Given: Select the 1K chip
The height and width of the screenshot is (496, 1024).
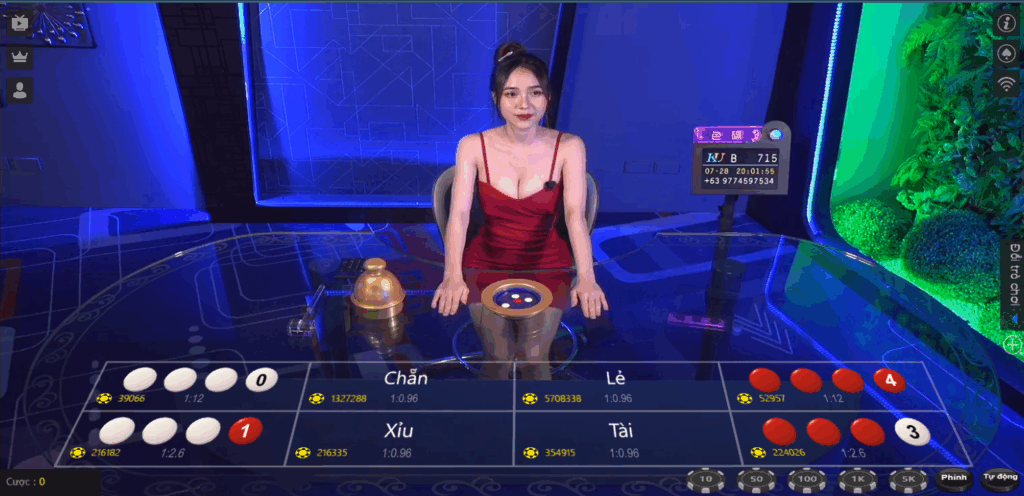Looking at the screenshot, I should pos(856,480).
